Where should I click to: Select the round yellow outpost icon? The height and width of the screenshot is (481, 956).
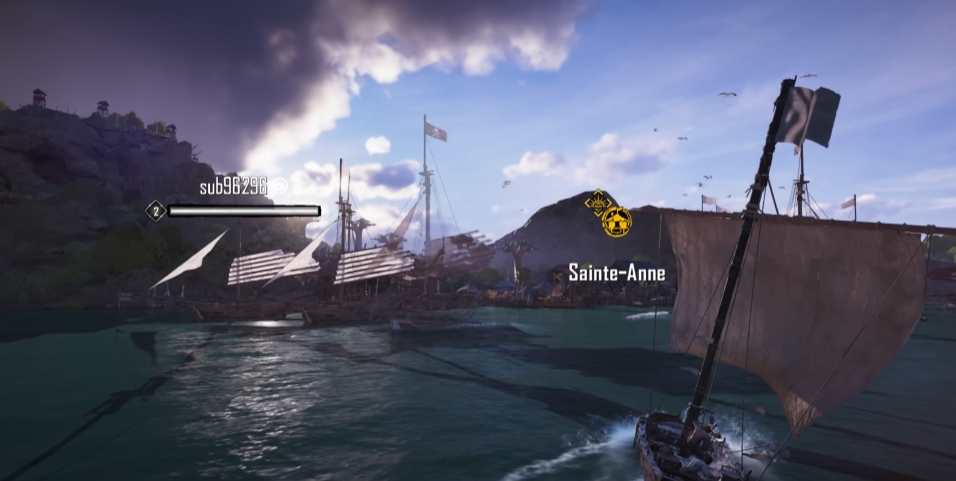[x=617, y=221]
